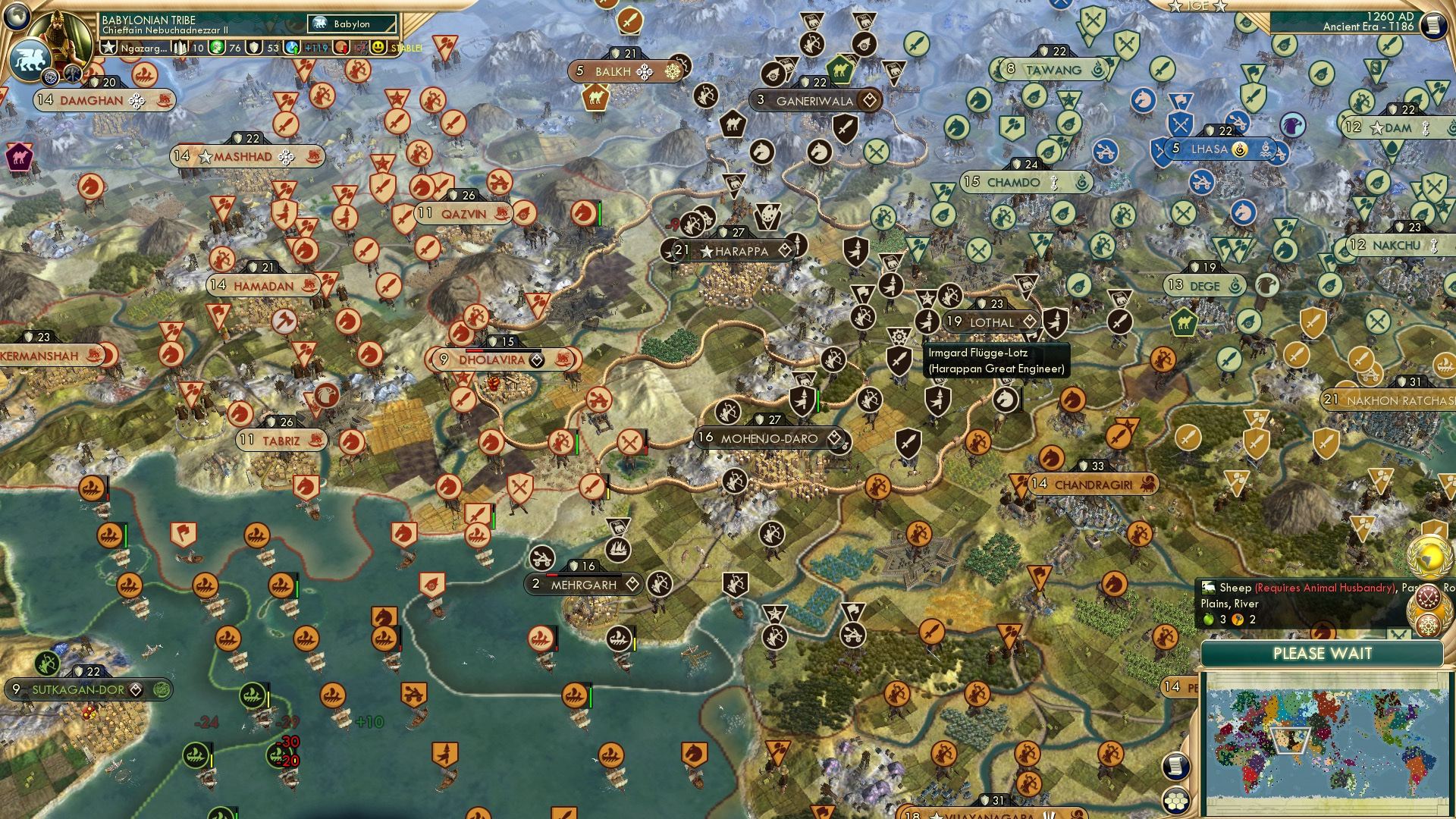Click the snowflake medallion below the swords medallion
1456x819 pixels.
click(x=1428, y=625)
